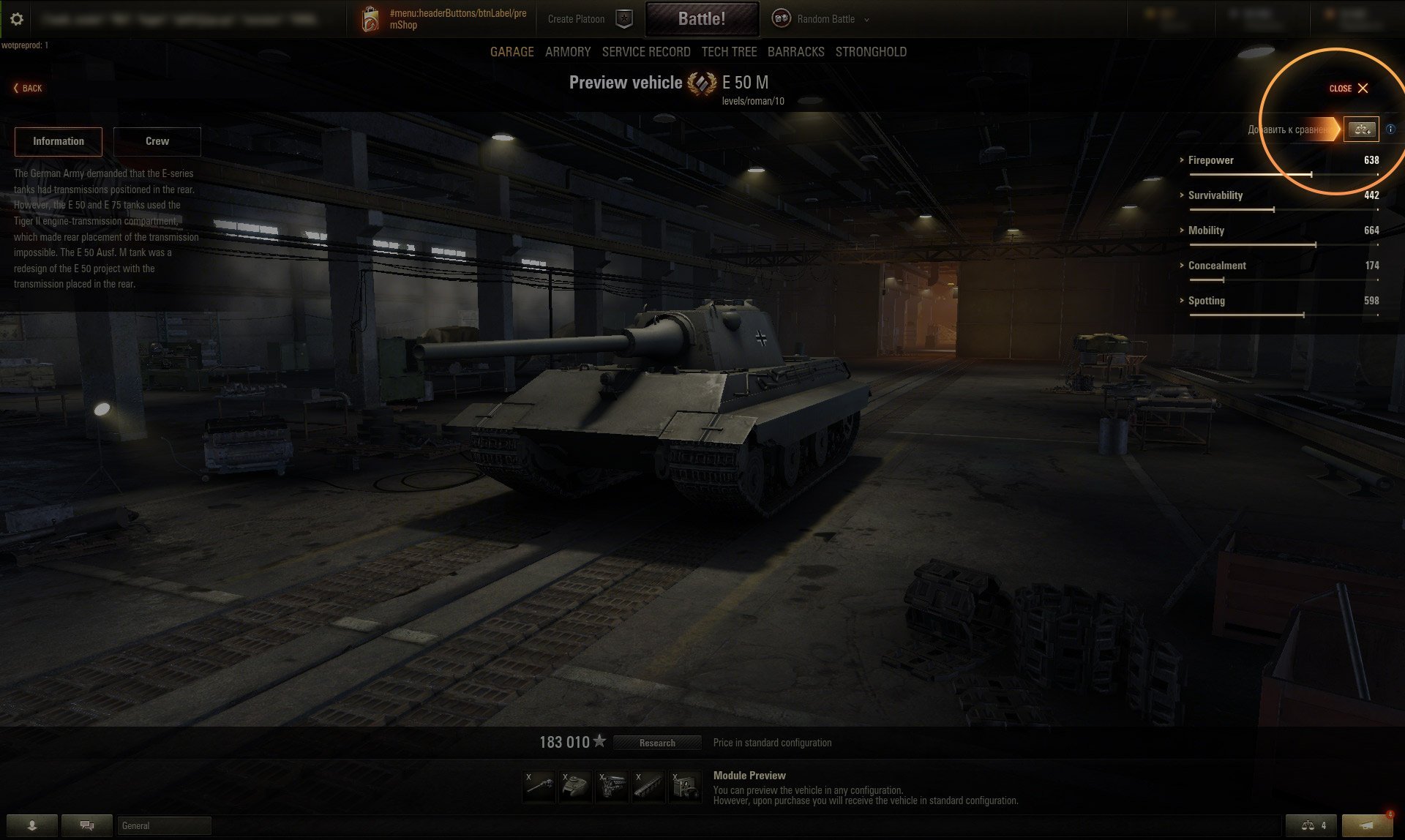Select the gun module preview icon

(539, 787)
